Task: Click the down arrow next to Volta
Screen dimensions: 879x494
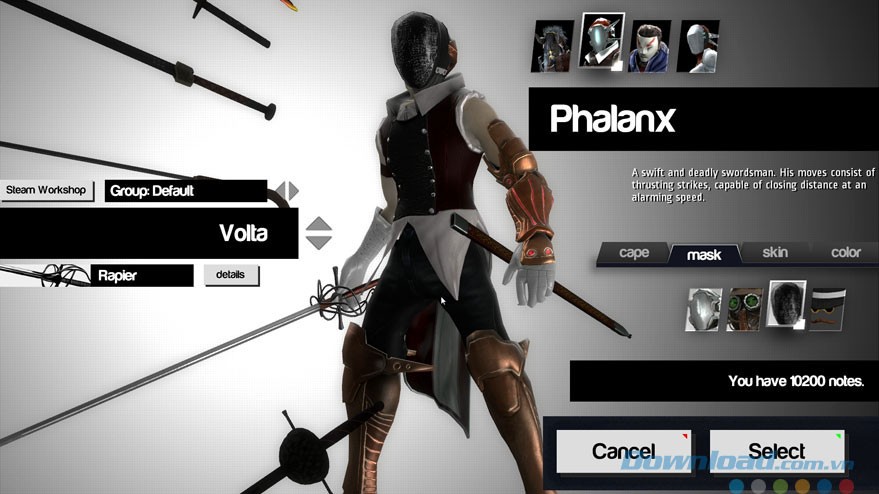Action: click(x=318, y=241)
